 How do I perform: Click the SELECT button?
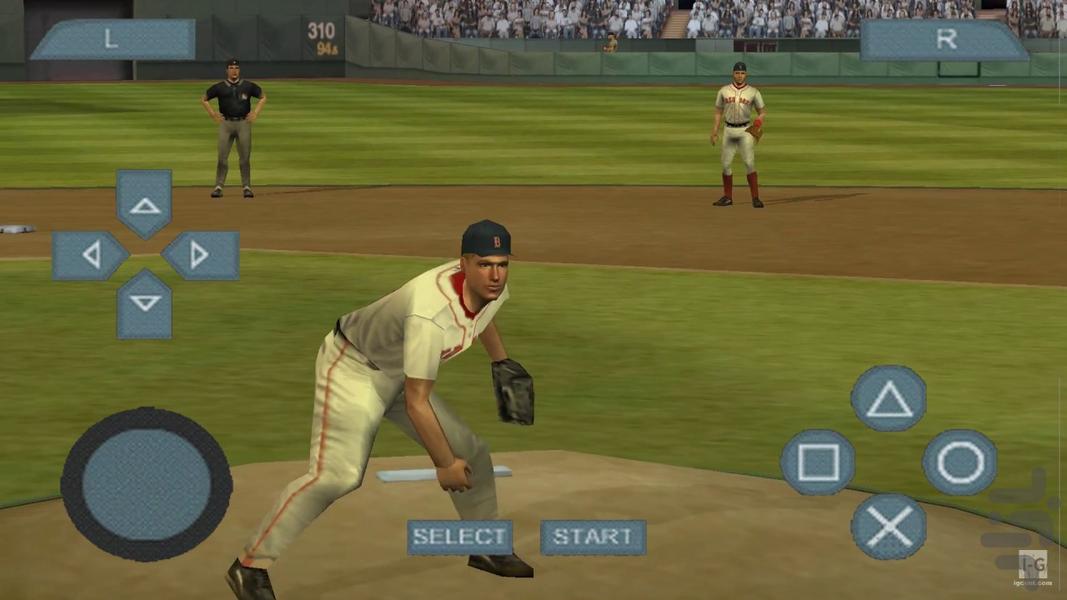coord(459,537)
